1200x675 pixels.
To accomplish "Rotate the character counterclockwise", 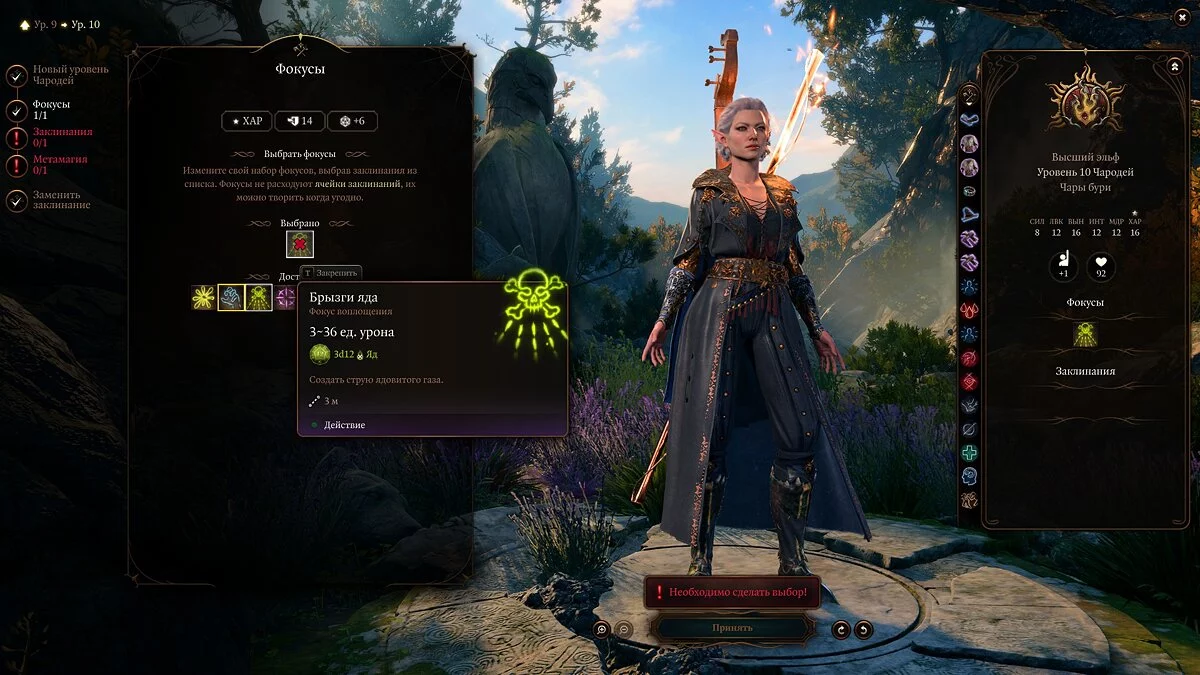I will pos(841,629).
